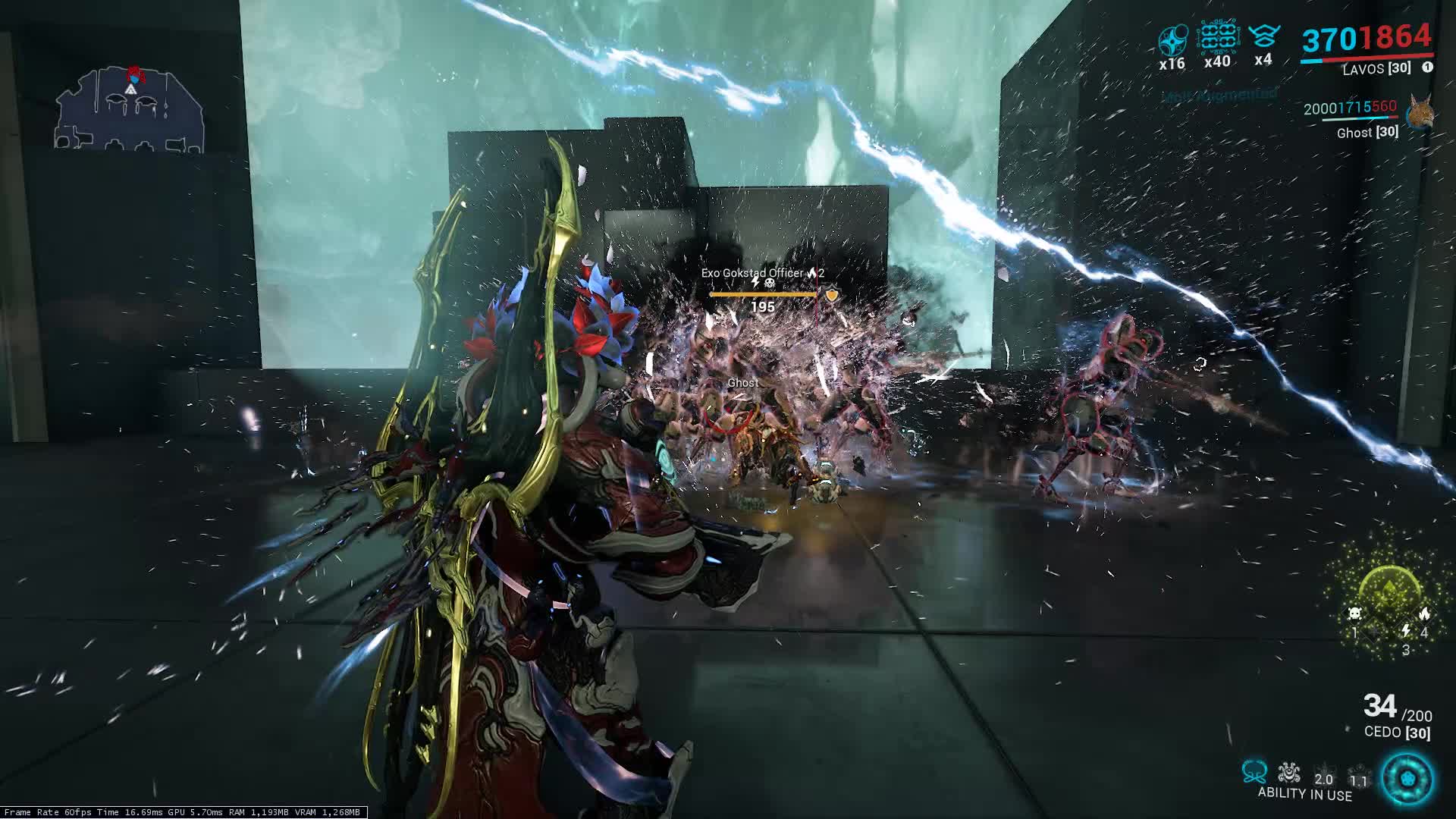Activate the white tentacled eye ability
Viewport: 1456px width, 819px height.
tap(1288, 772)
